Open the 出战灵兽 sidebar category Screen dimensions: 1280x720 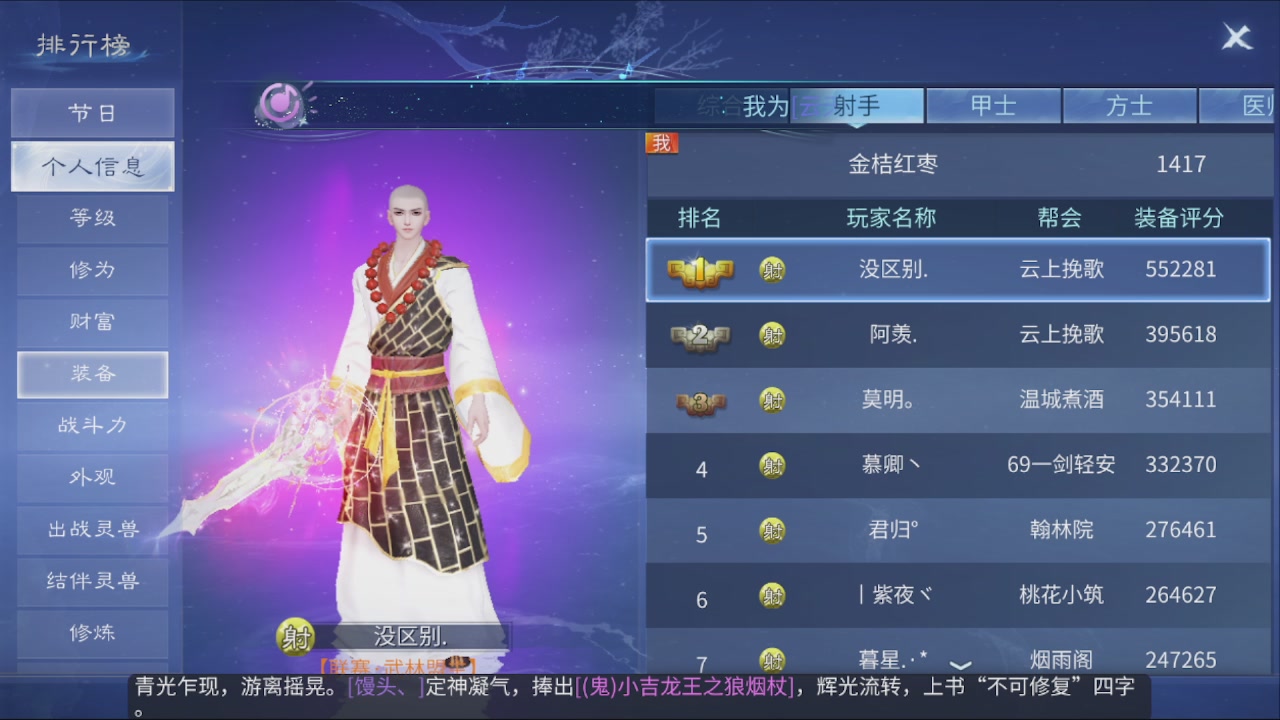coord(92,529)
